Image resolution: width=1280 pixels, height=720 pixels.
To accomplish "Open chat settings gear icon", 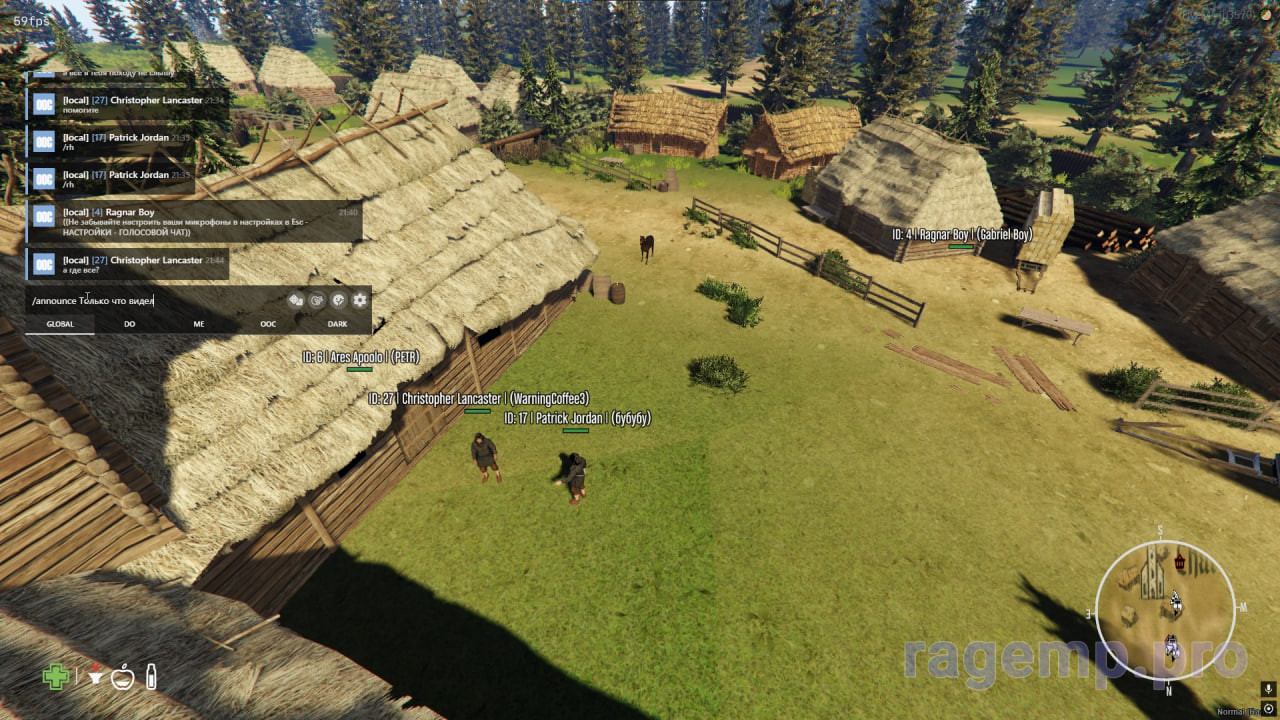I will (360, 300).
